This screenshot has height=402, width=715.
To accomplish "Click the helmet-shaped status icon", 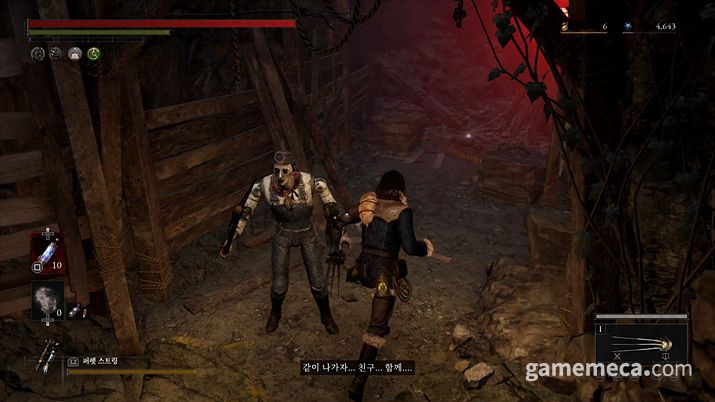I will [x=75, y=53].
